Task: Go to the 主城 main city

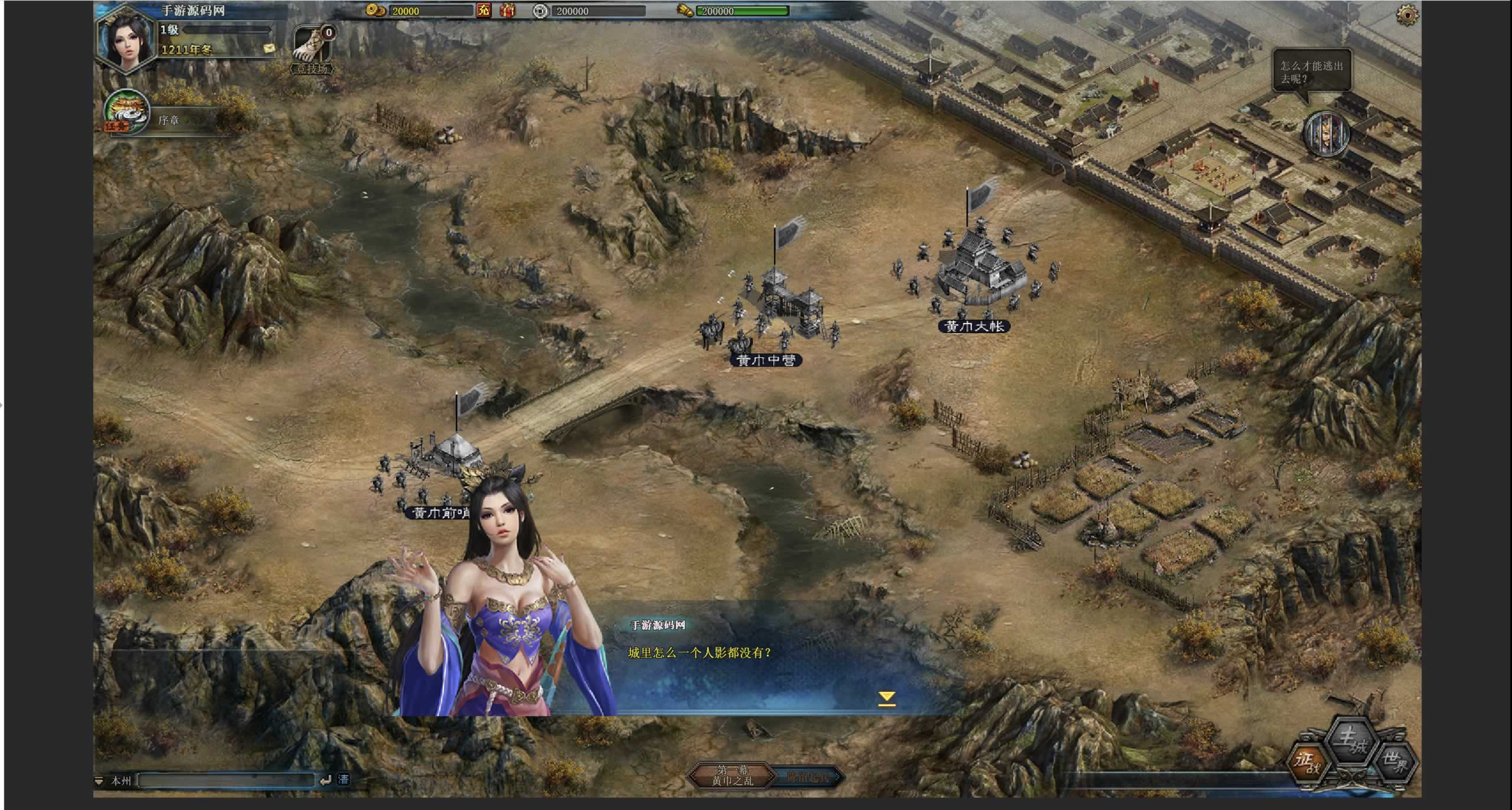Action: coord(1351,740)
